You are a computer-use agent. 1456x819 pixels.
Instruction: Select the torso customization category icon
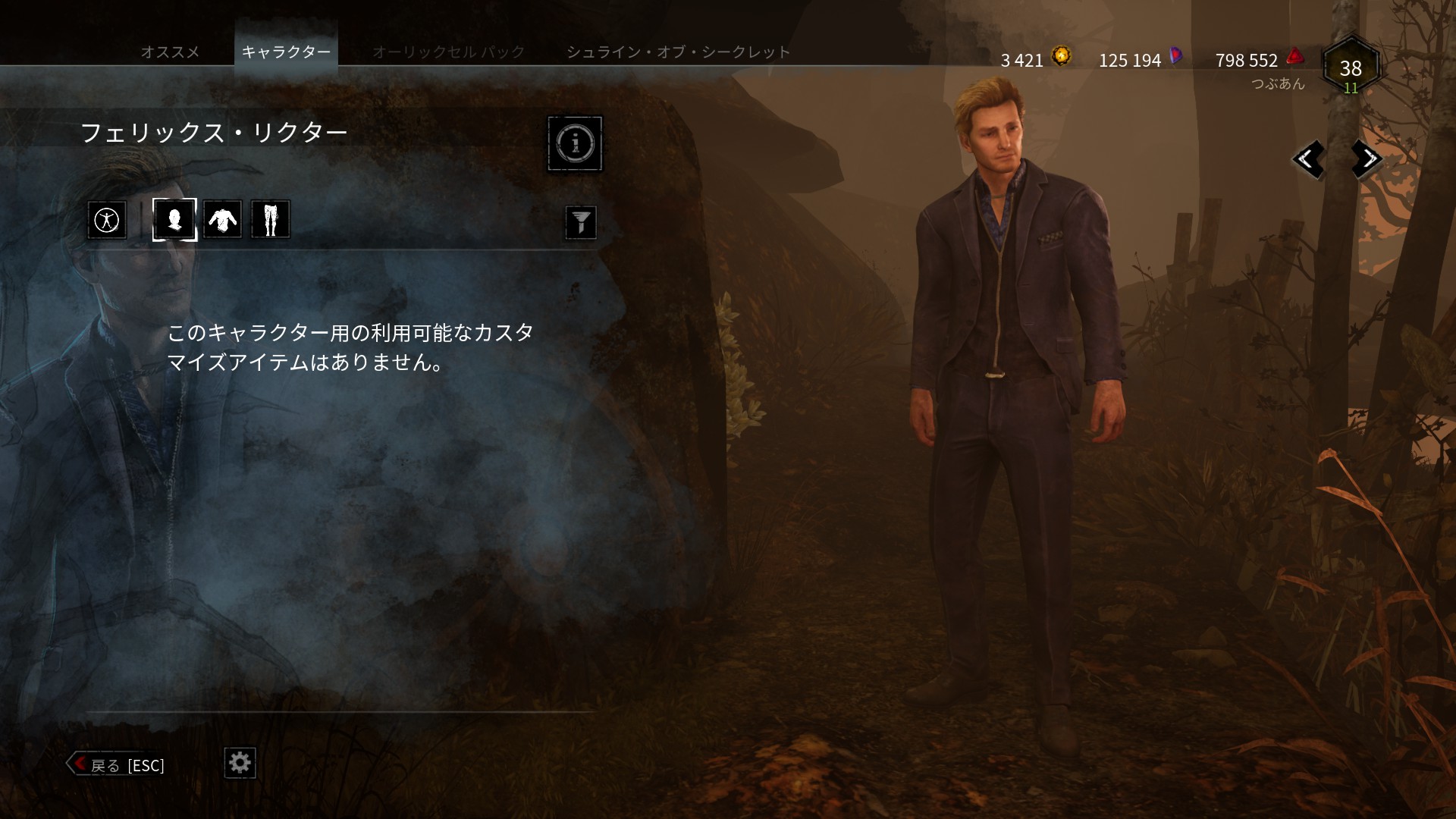pos(222,219)
